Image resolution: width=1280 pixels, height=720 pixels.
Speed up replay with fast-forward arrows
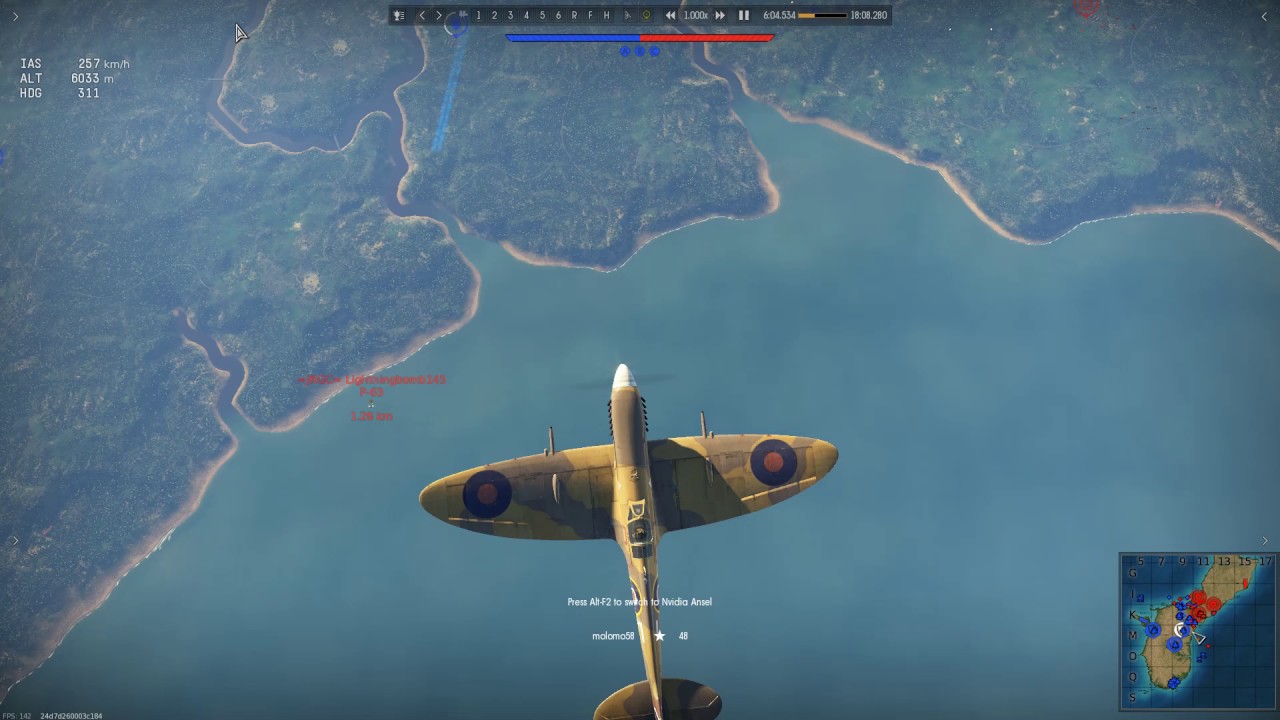click(x=720, y=15)
